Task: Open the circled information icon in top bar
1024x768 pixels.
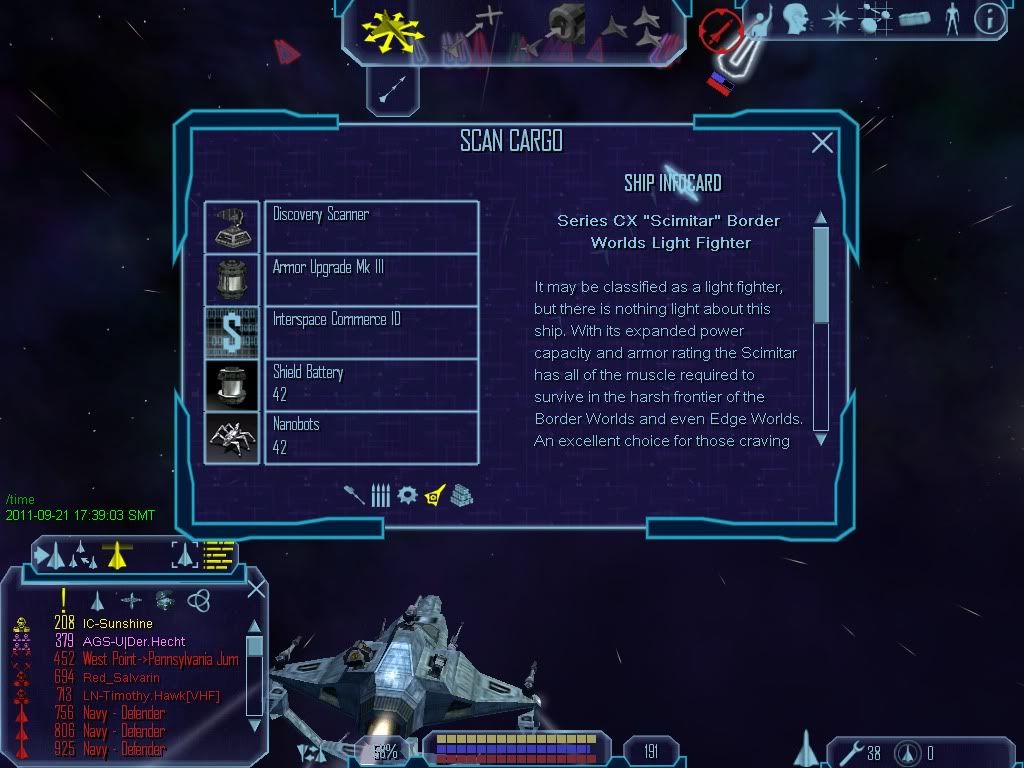Action: pyautogui.click(x=989, y=19)
